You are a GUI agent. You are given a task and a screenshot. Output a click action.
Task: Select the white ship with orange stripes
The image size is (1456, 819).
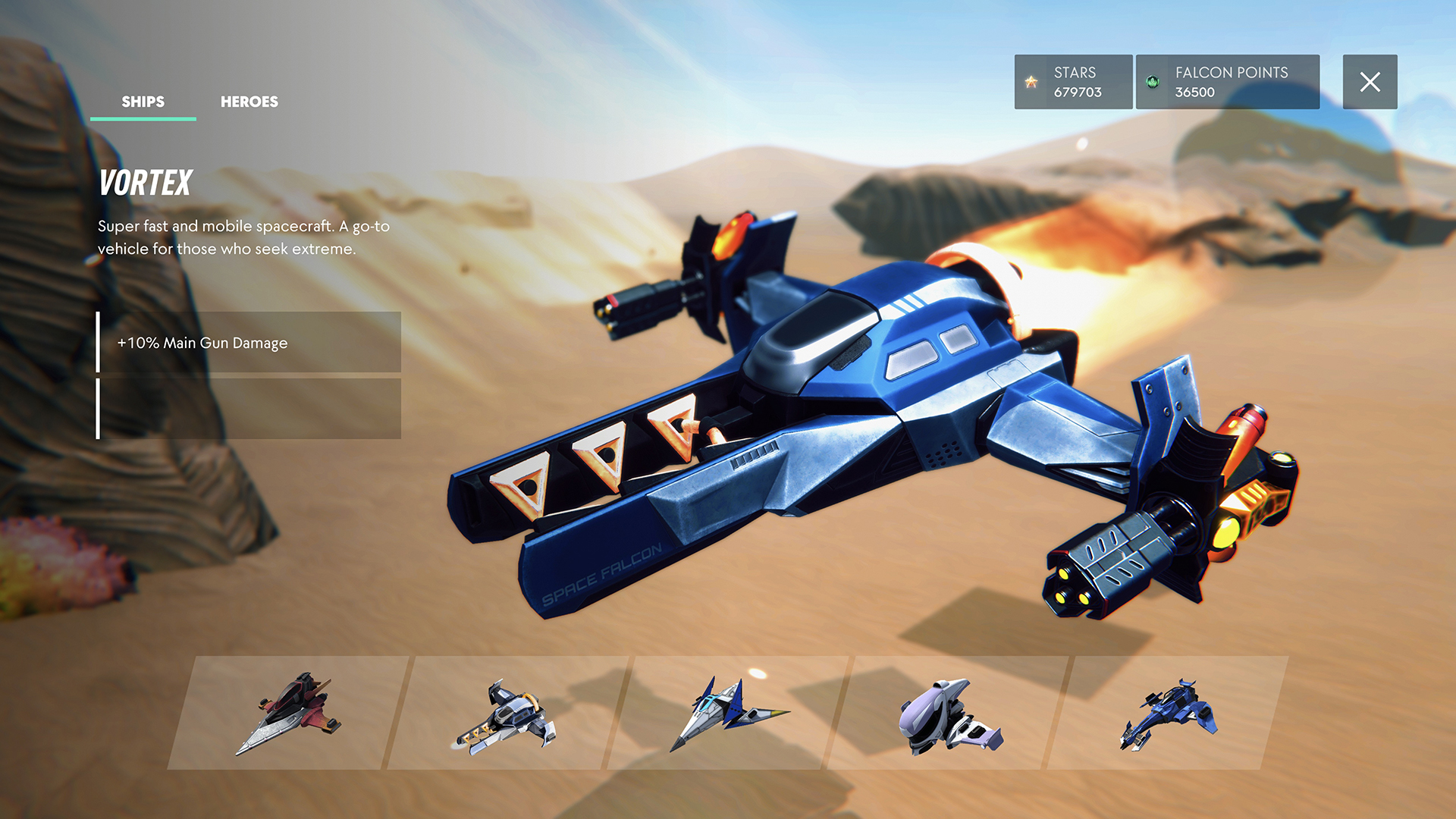click(x=508, y=717)
